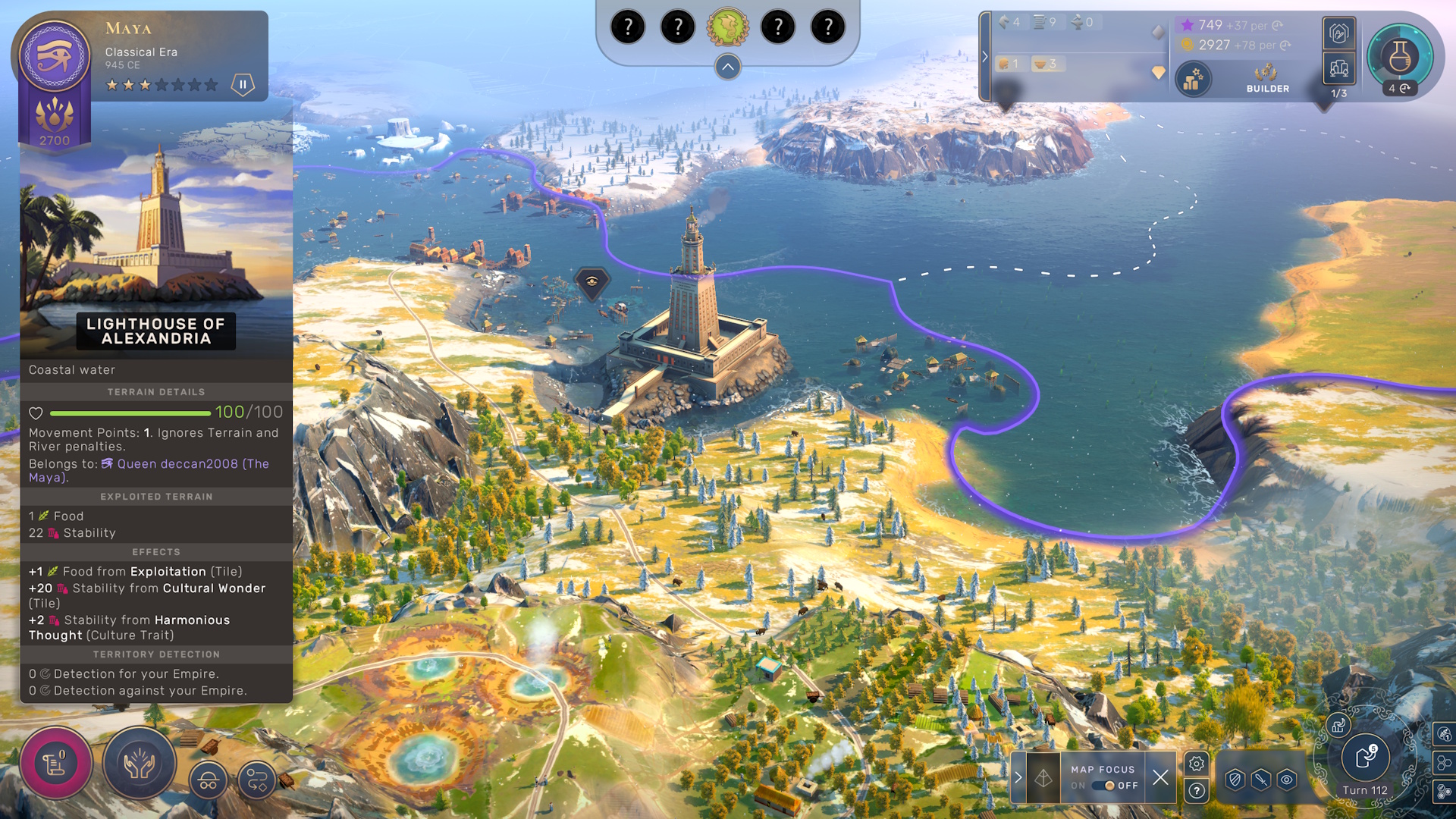The image size is (1456, 819).
Task: Select the eye visibility map filter
Action: click(1287, 779)
